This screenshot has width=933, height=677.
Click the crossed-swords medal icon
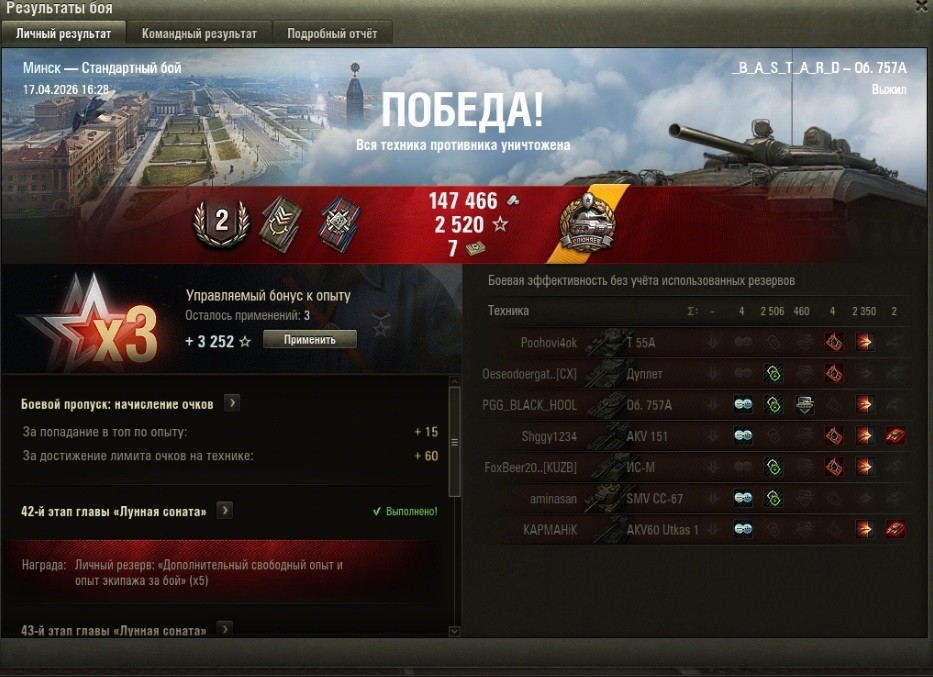[338, 222]
